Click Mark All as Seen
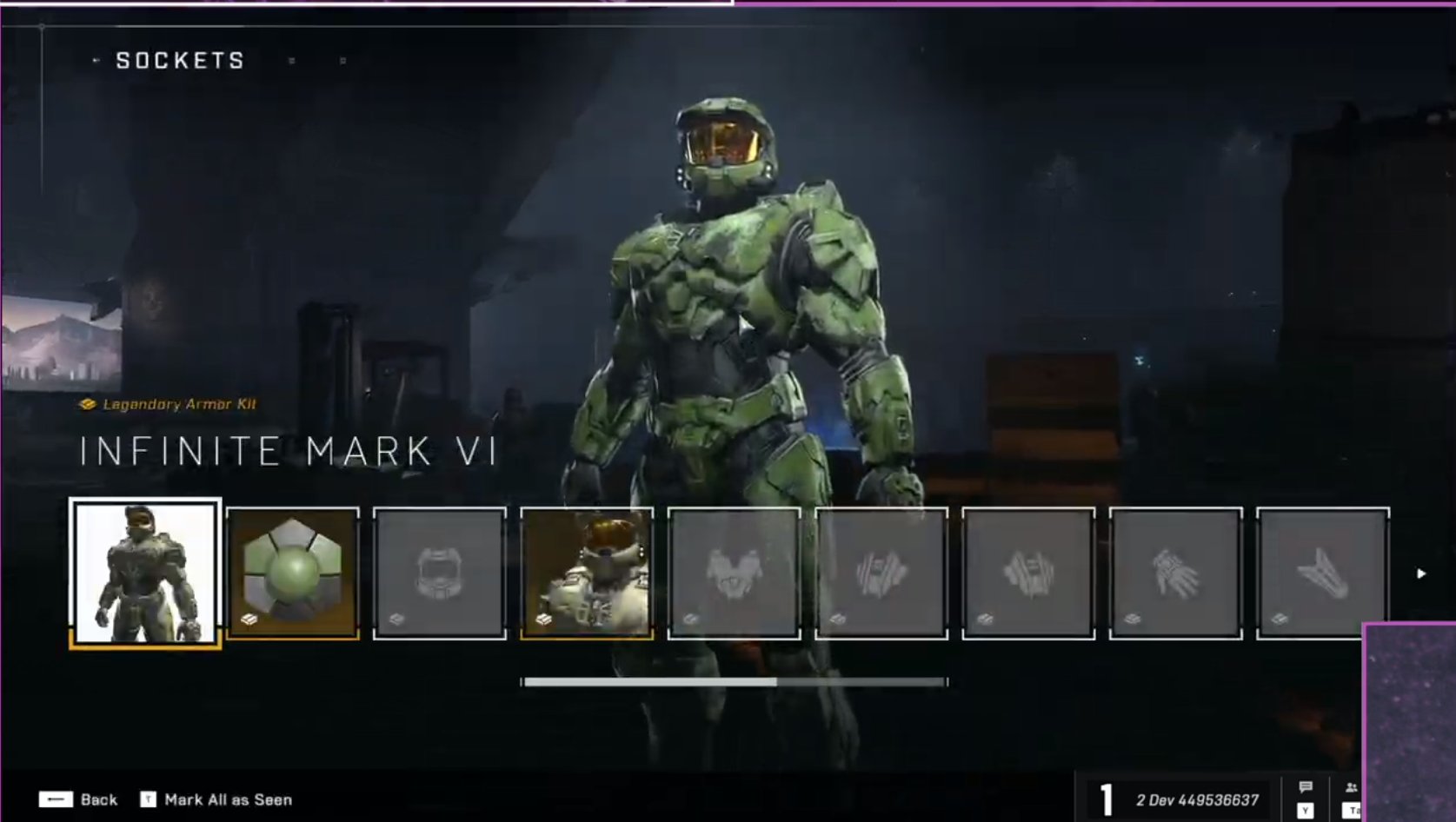The height and width of the screenshot is (822, 1456). [x=219, y=799]
